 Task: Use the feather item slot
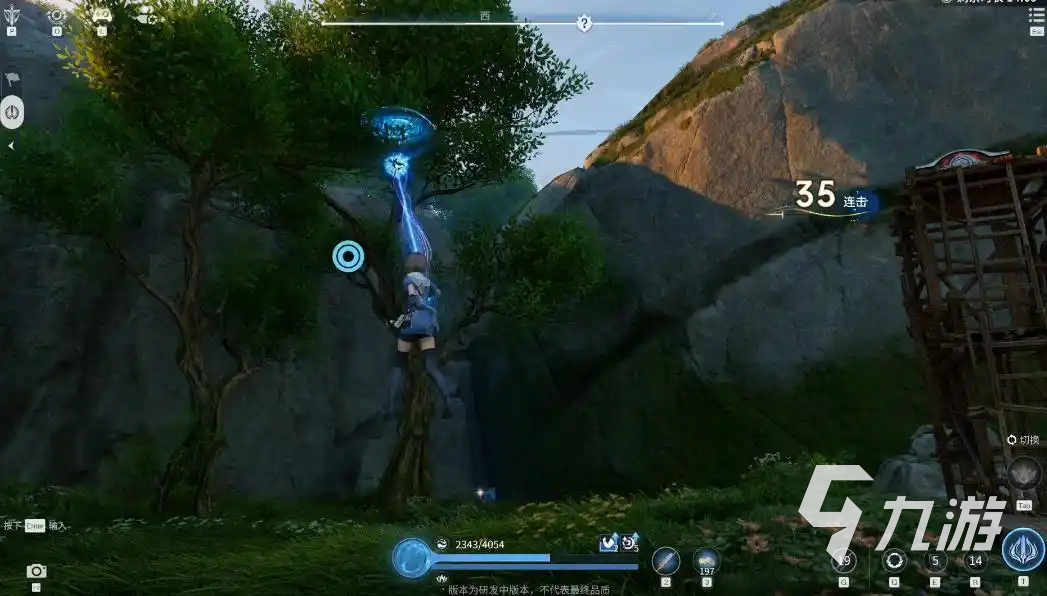(665, 560)
